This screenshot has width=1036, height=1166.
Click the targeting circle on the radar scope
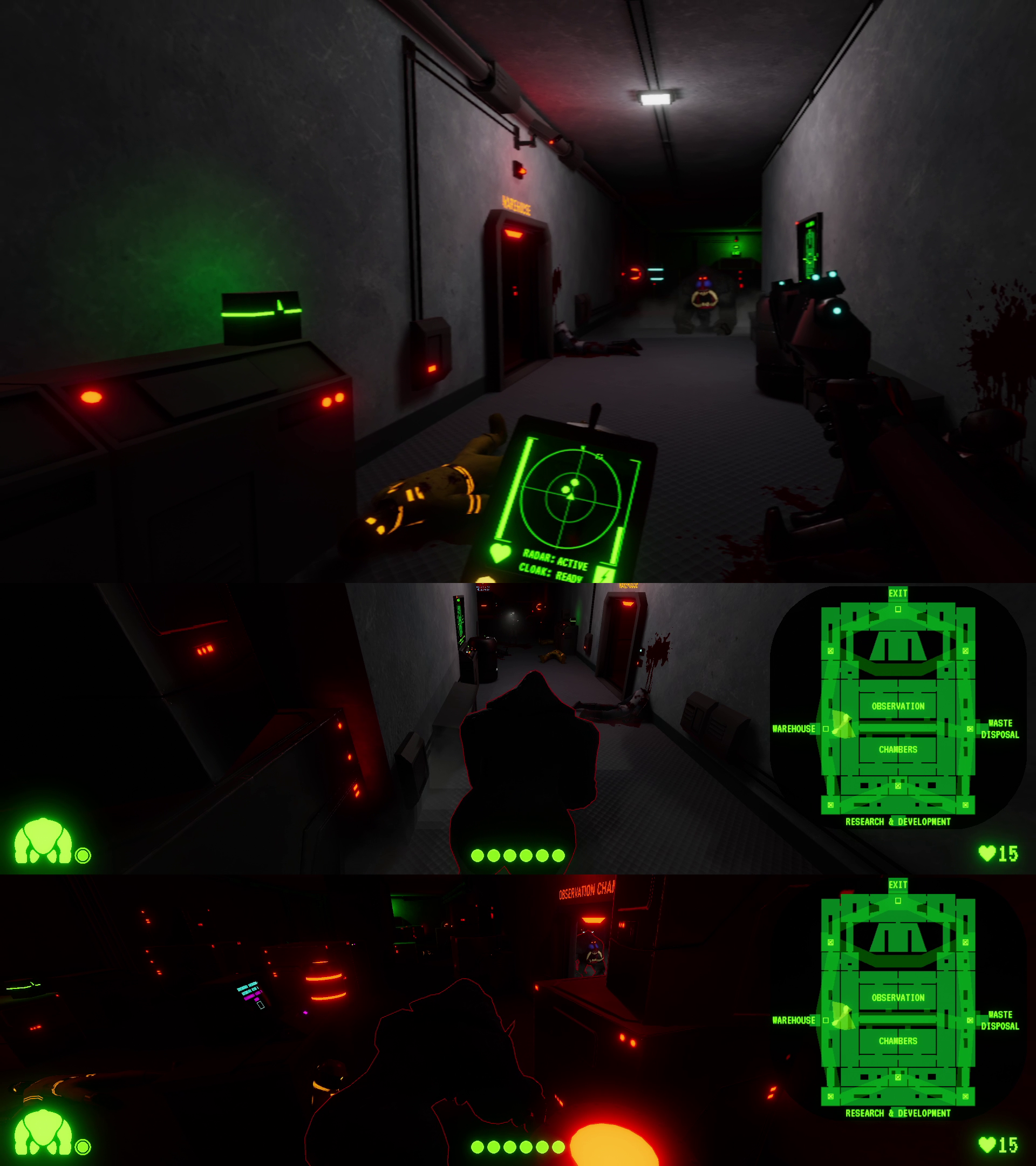pos(570,497)
